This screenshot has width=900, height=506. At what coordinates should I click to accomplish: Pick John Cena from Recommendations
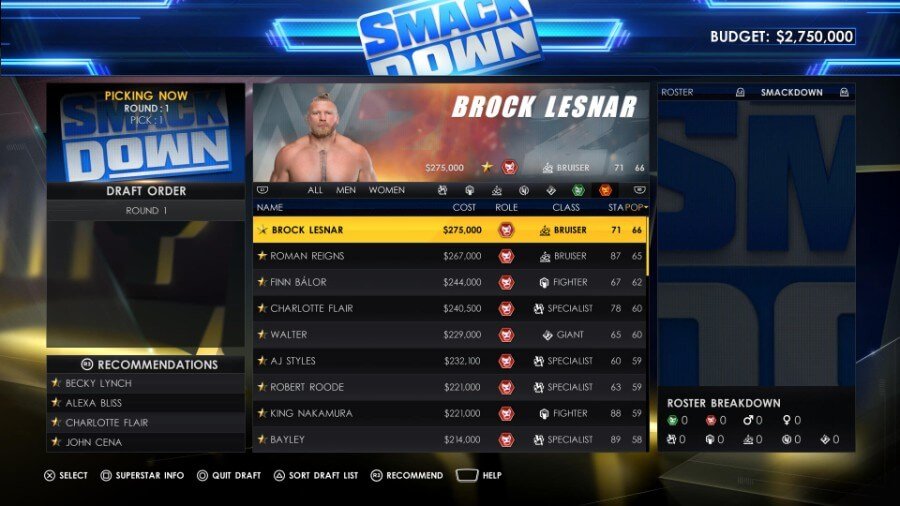point(146,442)
